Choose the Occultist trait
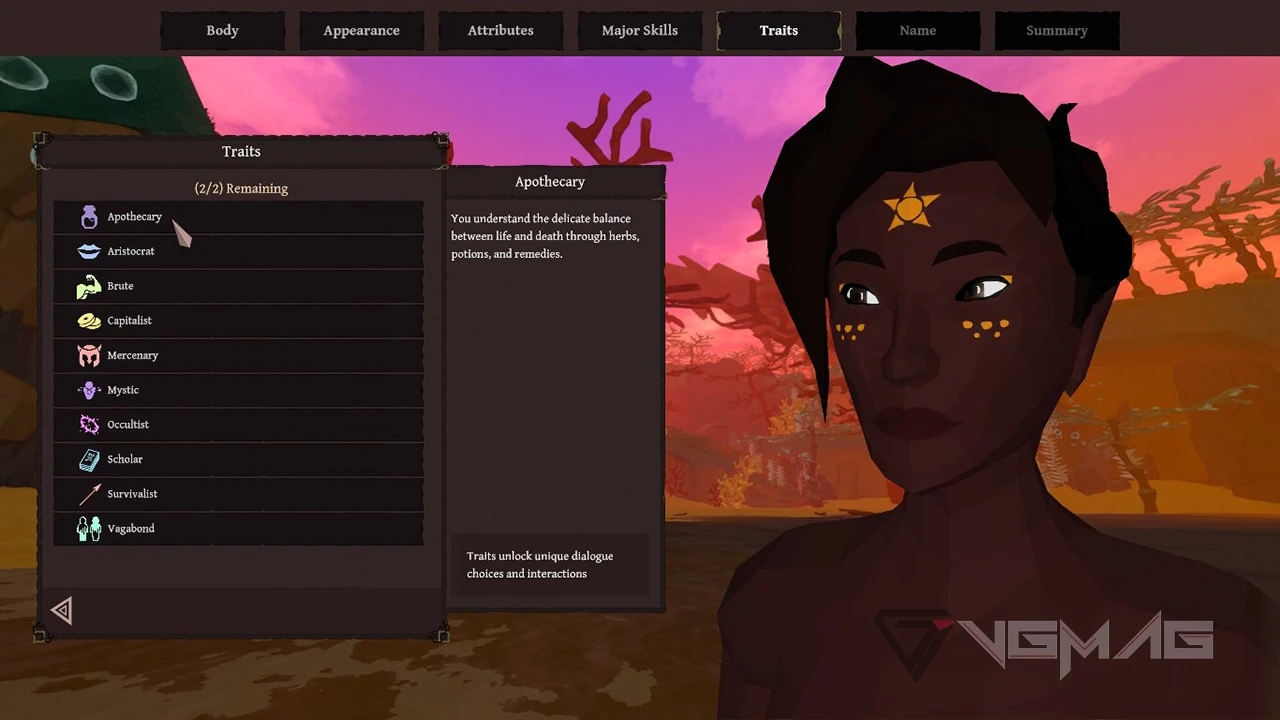The image size is (1280, 720). click(x=238, y=425)
